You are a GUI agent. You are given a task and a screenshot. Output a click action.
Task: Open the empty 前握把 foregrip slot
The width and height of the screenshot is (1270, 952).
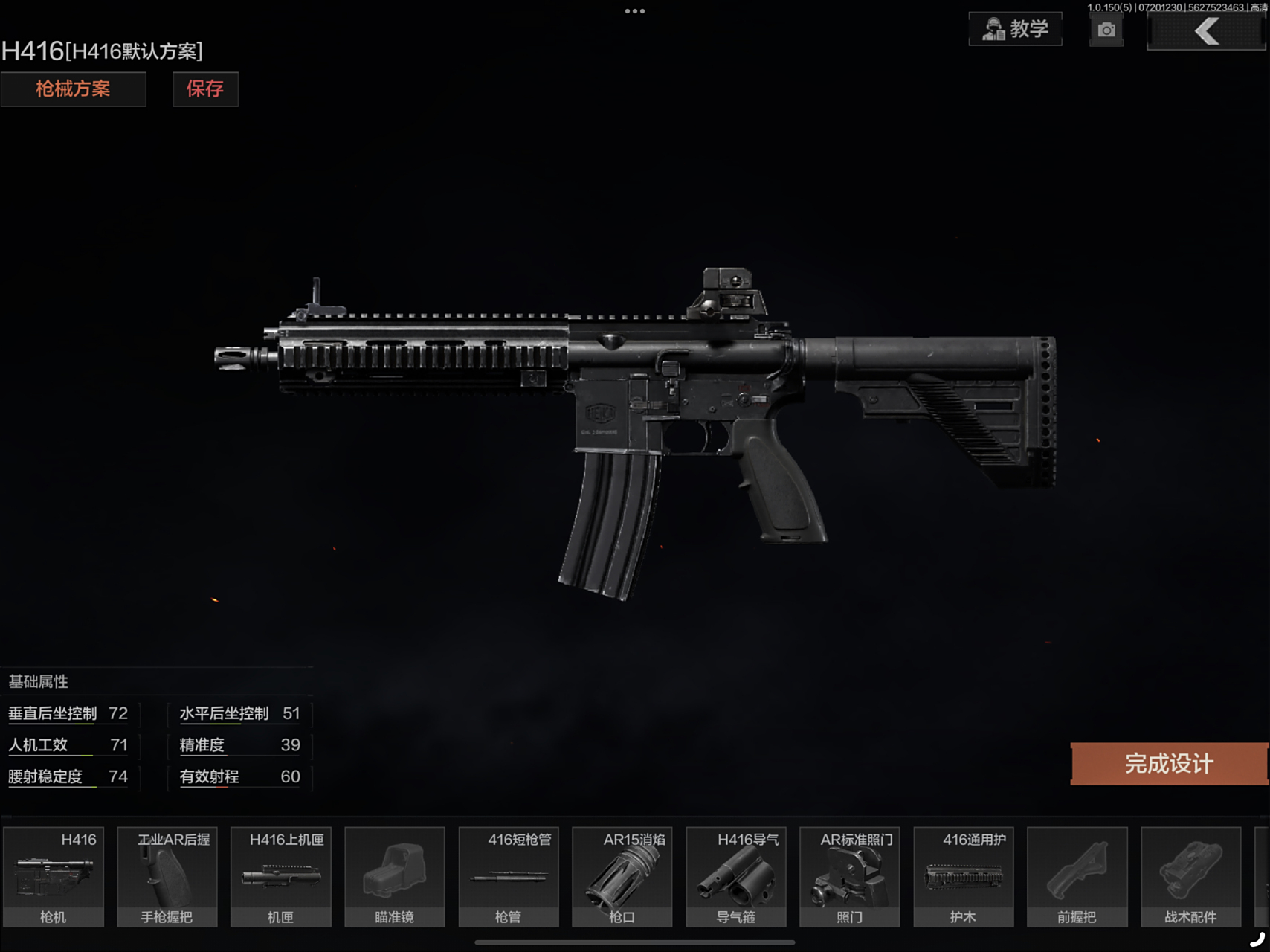pos(1077,876)
